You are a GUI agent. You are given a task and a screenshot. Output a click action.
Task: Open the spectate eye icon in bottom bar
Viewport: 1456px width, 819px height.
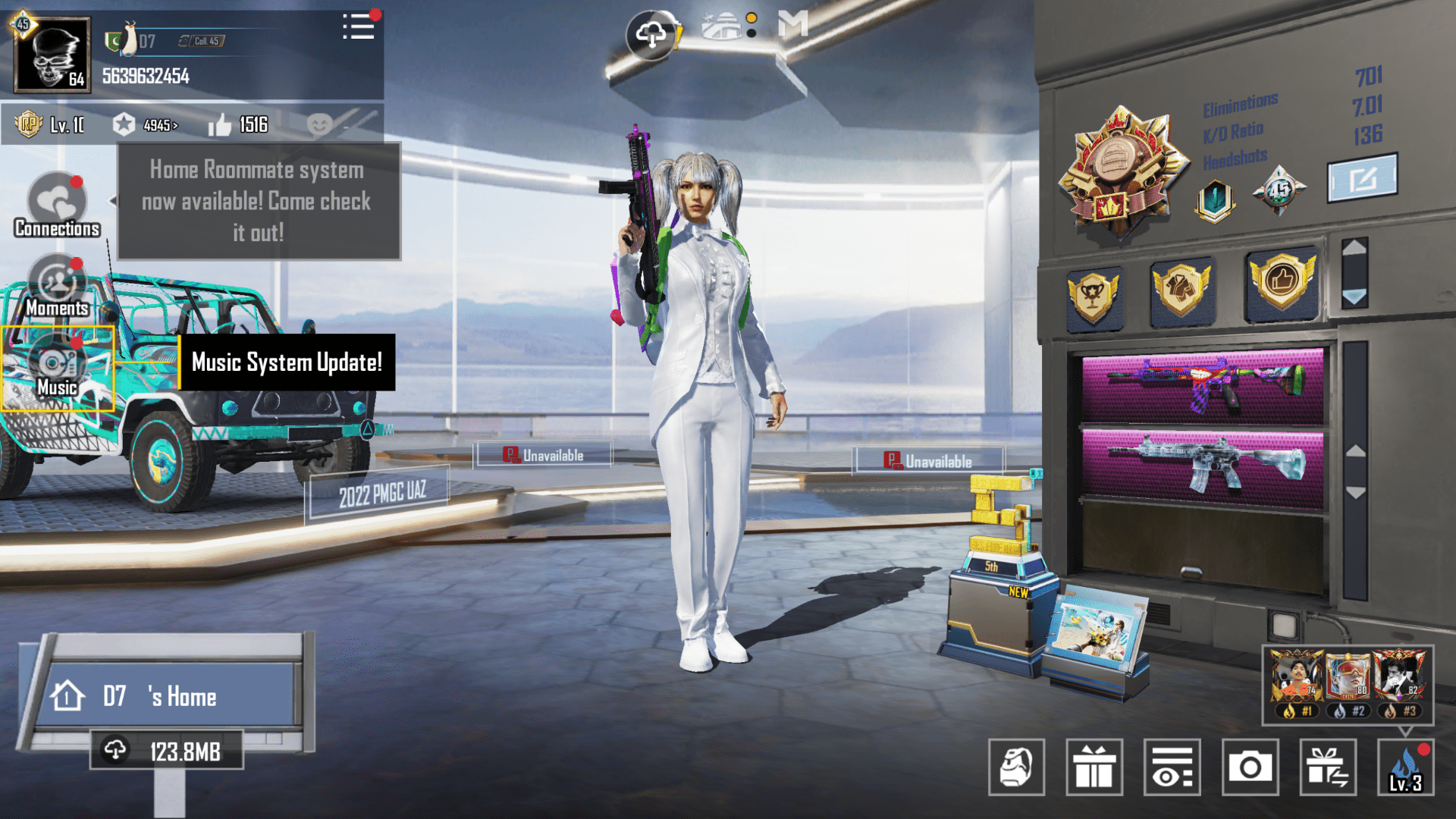click(x=1172, y=768)
